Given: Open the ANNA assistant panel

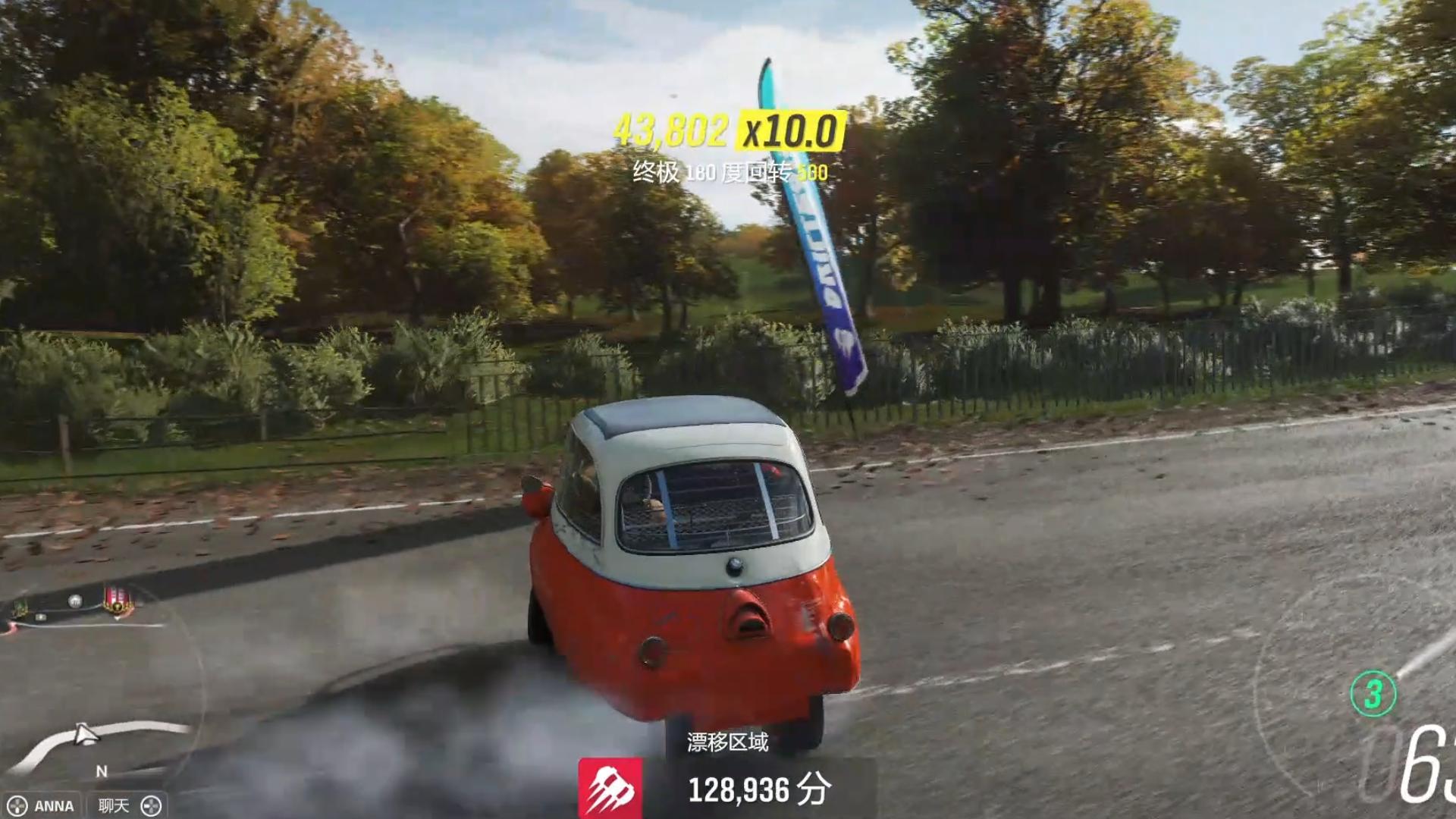Looking at the screenshot, I should coord(42,805).
